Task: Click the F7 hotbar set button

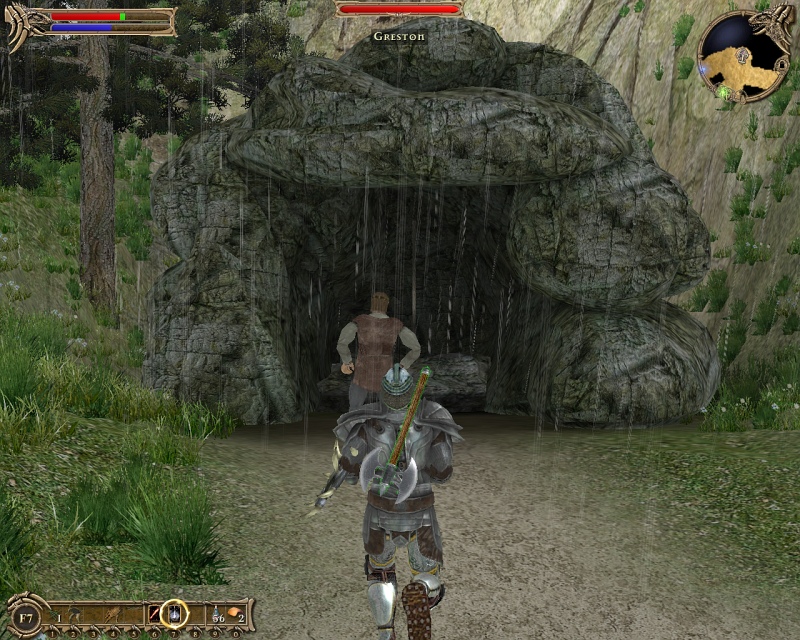Action: 25,613
